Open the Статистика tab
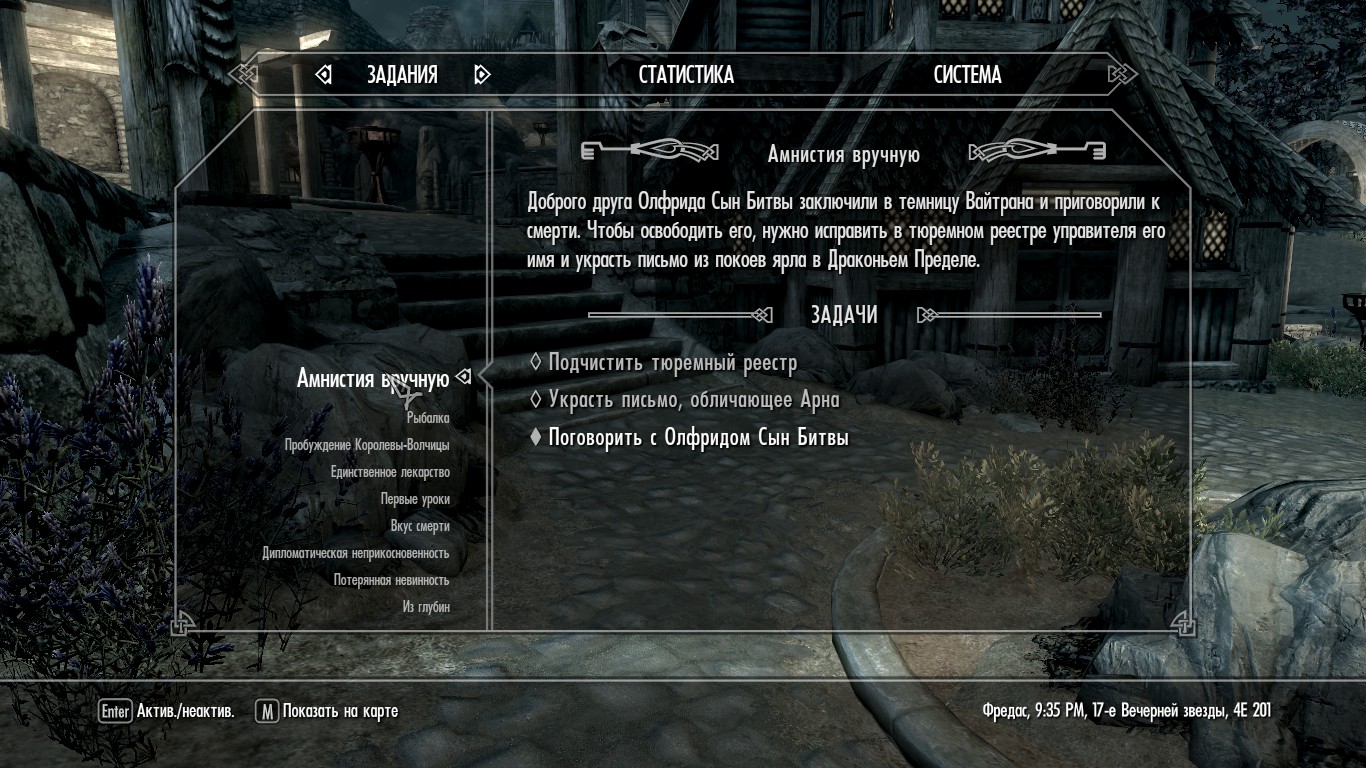Viewport: 1366px width, 768px height. [x=686, y=75]
